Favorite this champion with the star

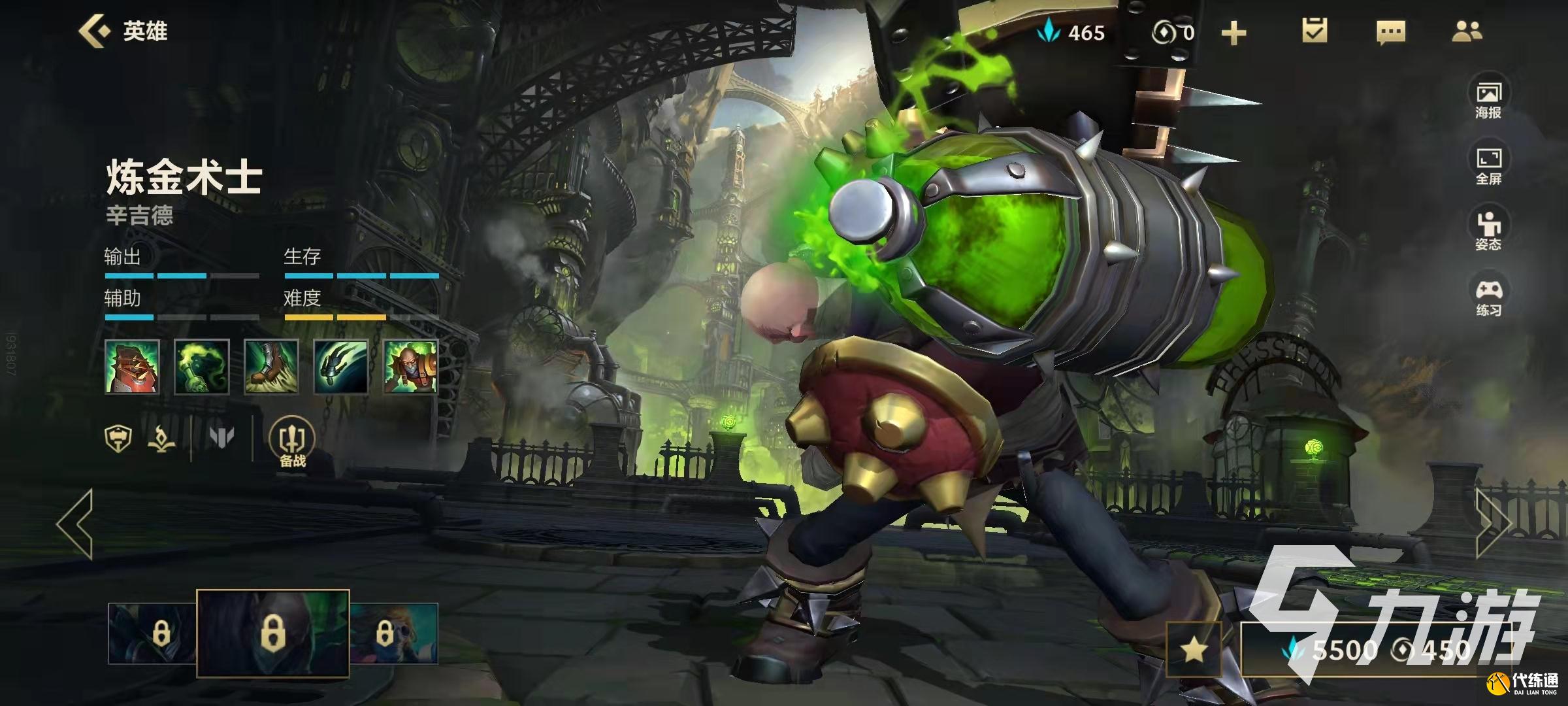1194,649
